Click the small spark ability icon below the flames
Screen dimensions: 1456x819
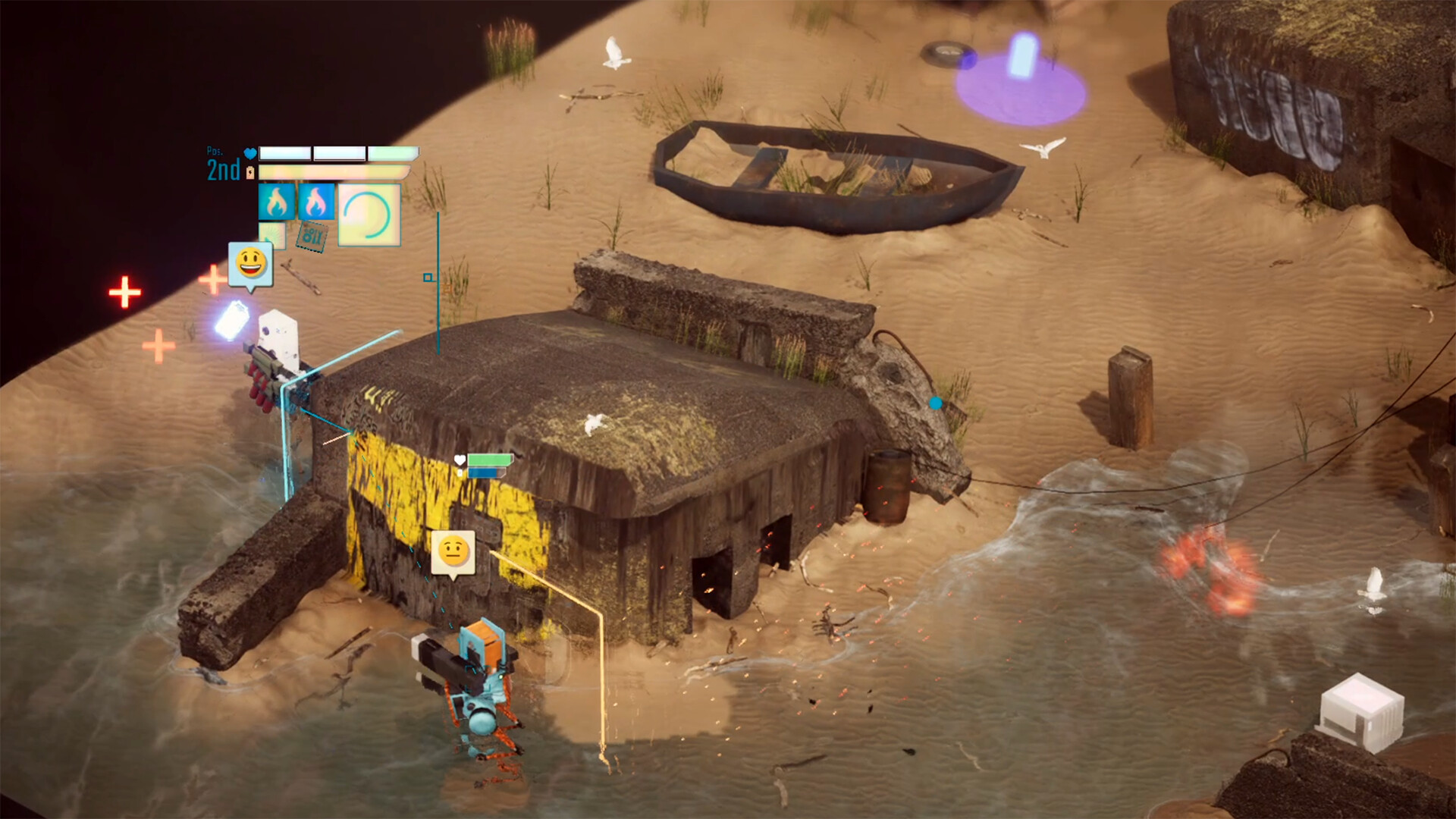click(271, 237)
